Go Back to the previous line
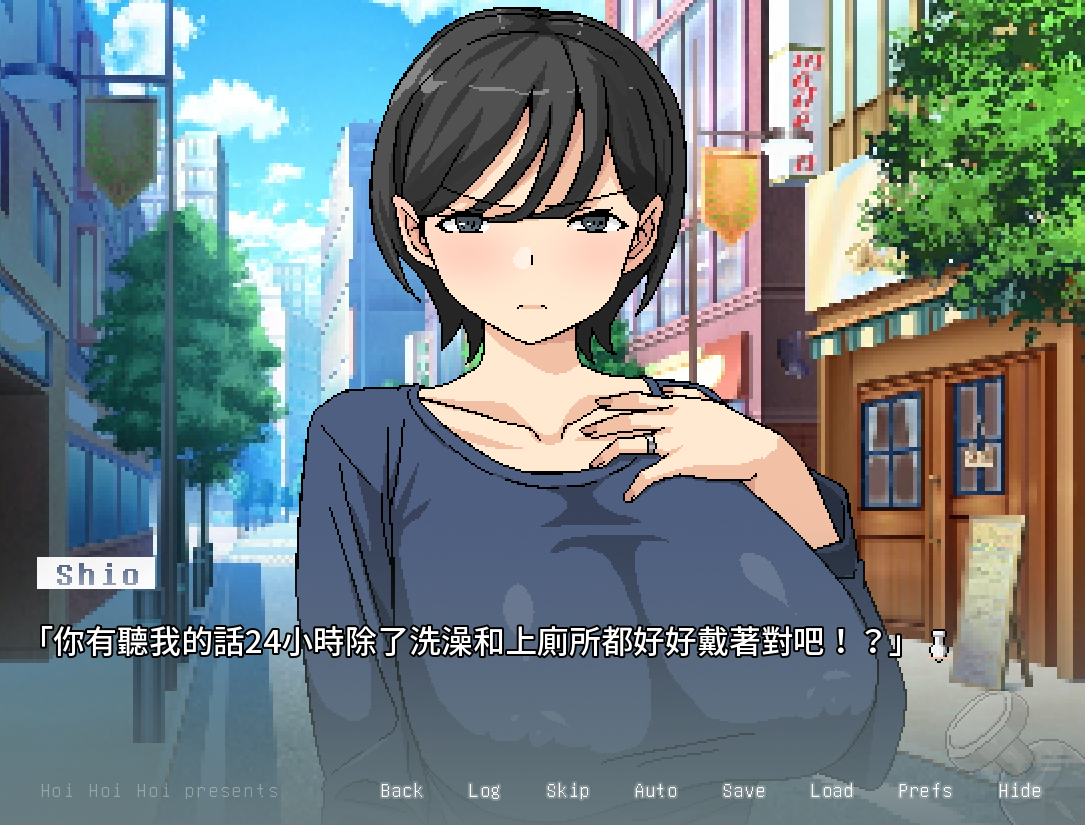 click(401, 791)
